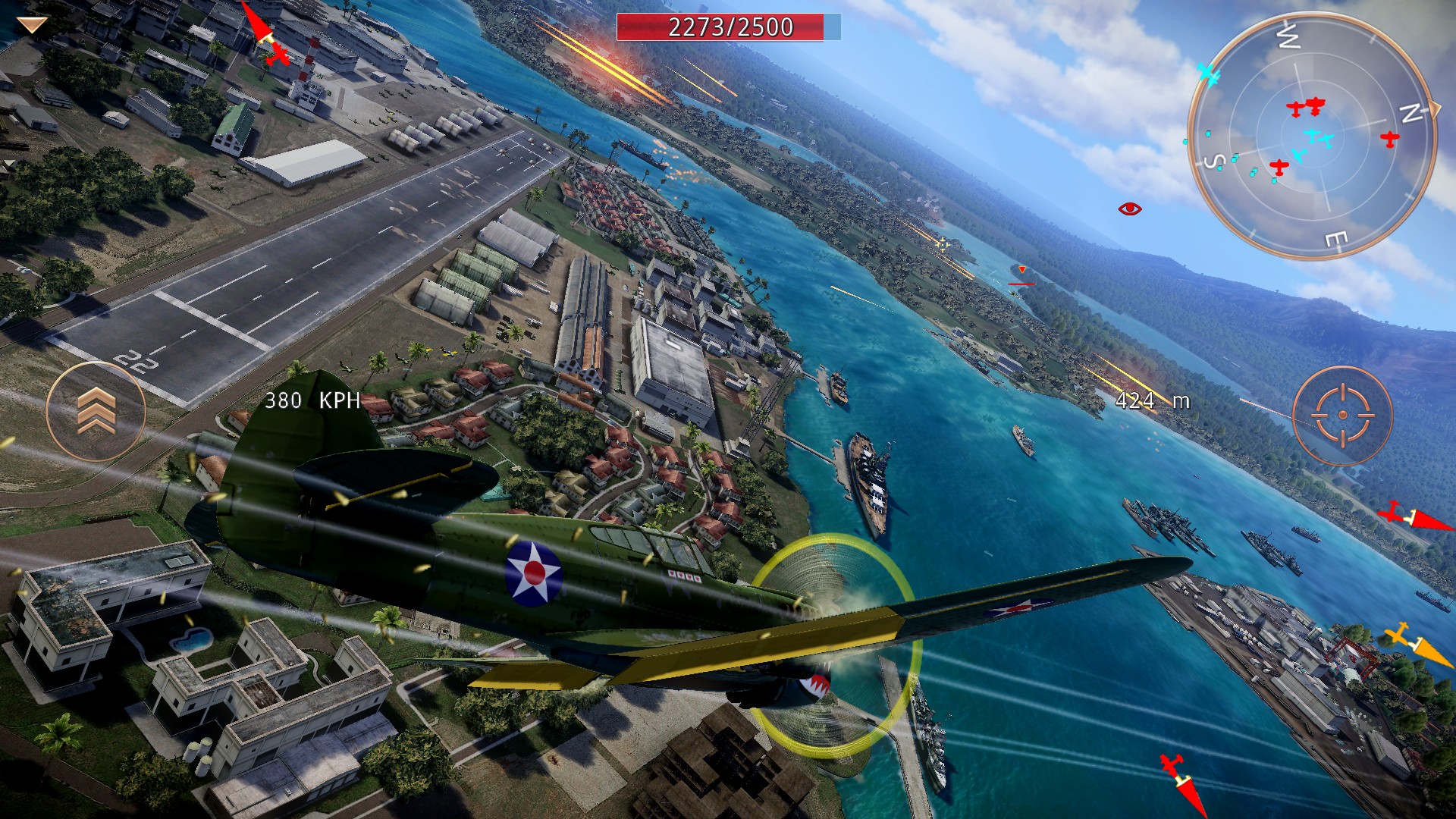1456x819 pixels.
Task: Toggle the red eye view icon
Action: coord(1130,209)
